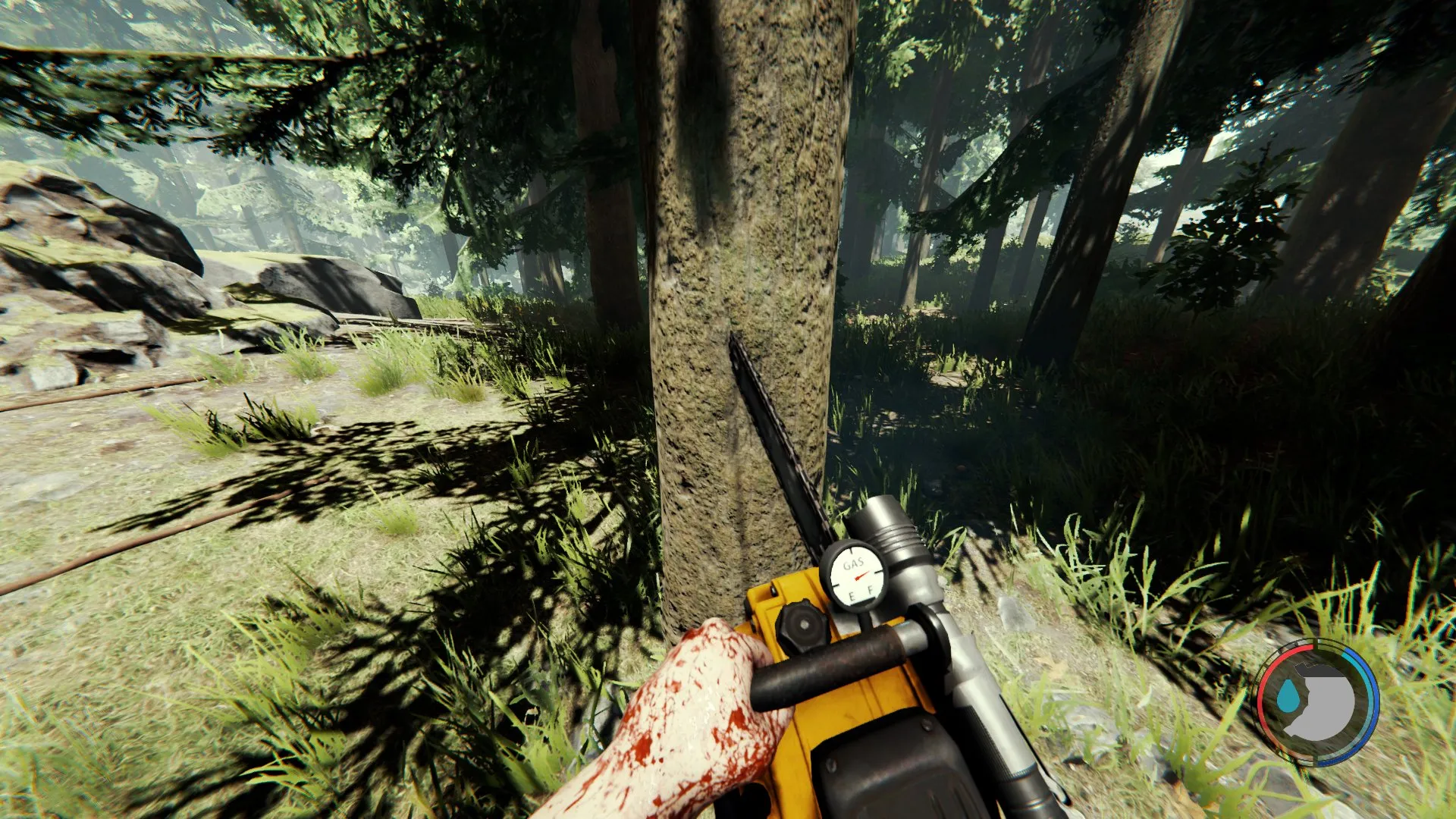Click the F full marker on the gauge
Screen dimensions: 1456x819
pyautogui.click(x=871, y=590)
